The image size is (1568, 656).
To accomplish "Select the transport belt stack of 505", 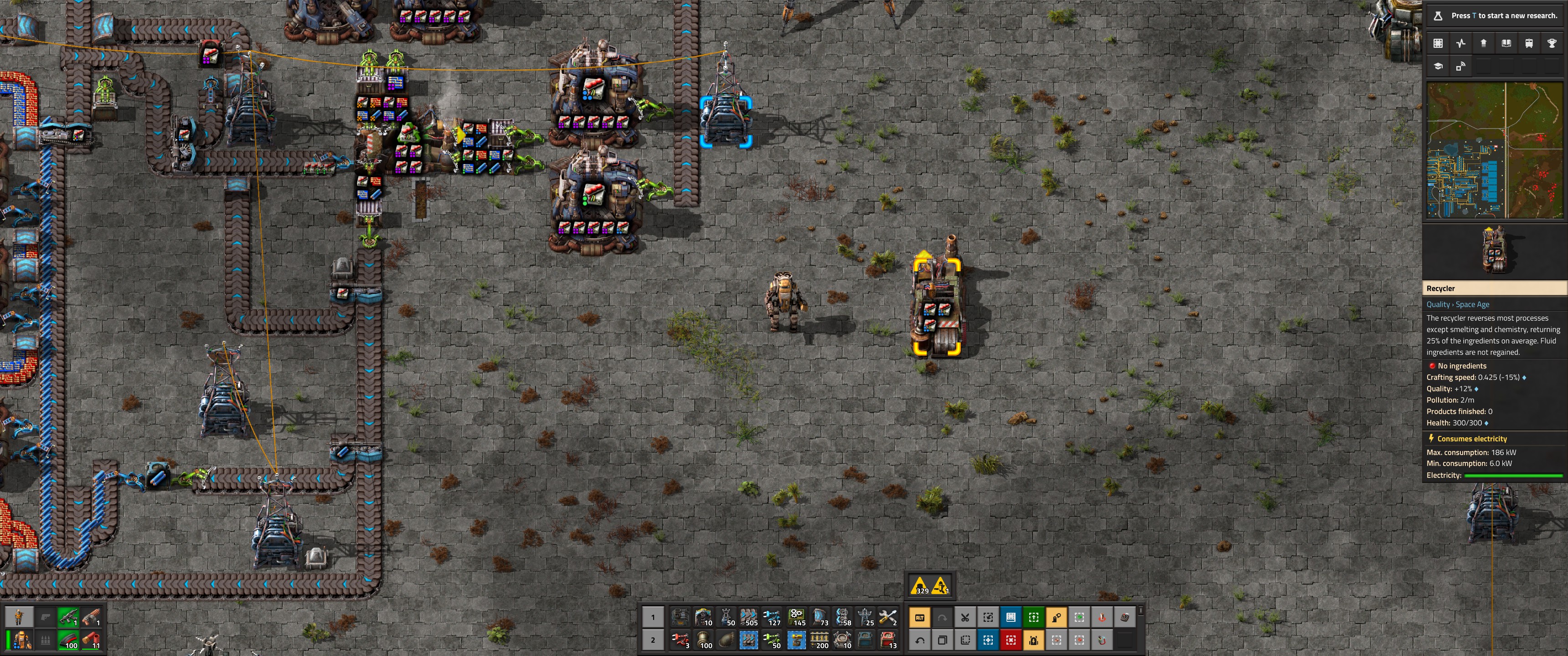I will coord(749,618).
